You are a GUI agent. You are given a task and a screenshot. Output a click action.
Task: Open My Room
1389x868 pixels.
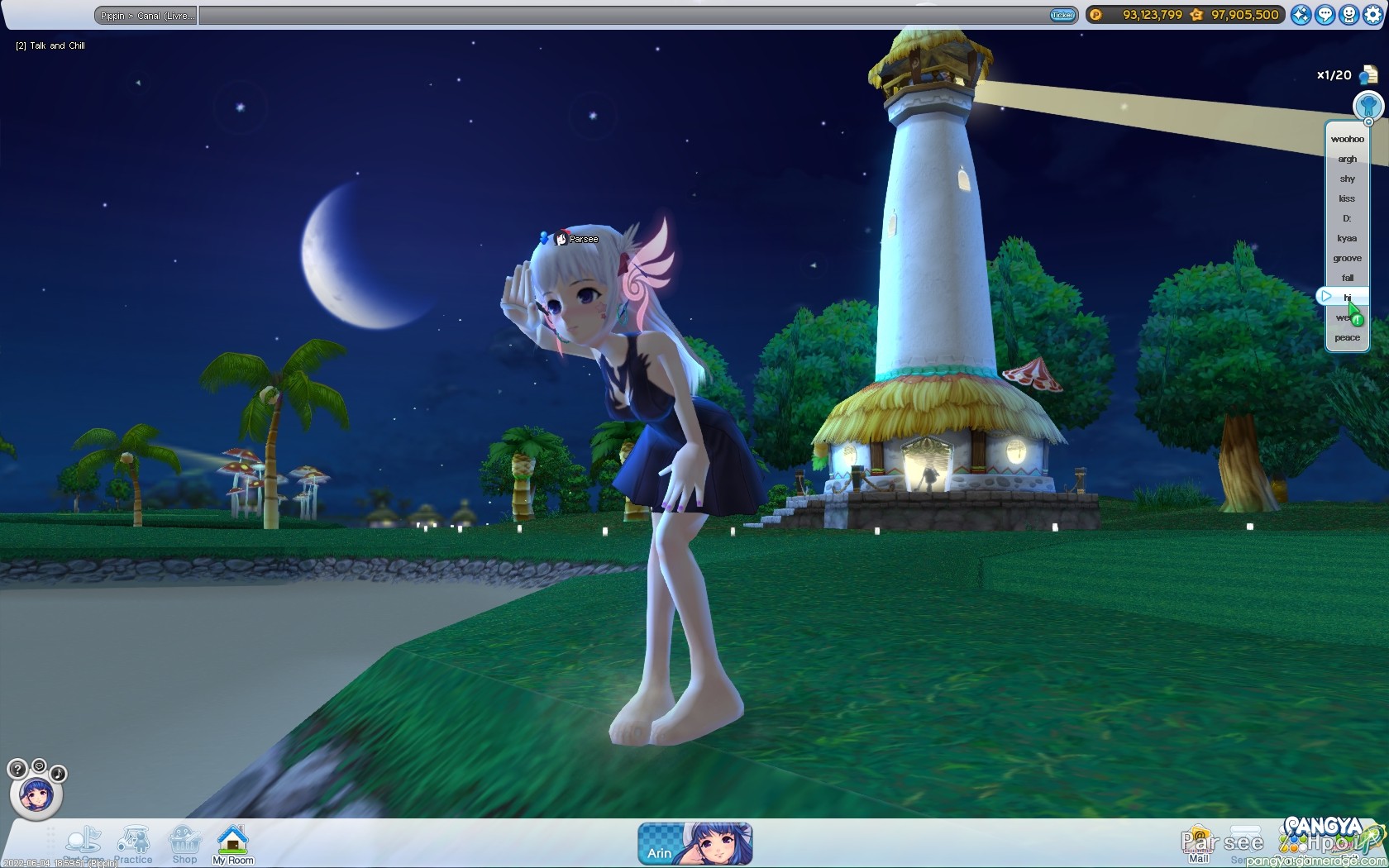tap(233, 845)
